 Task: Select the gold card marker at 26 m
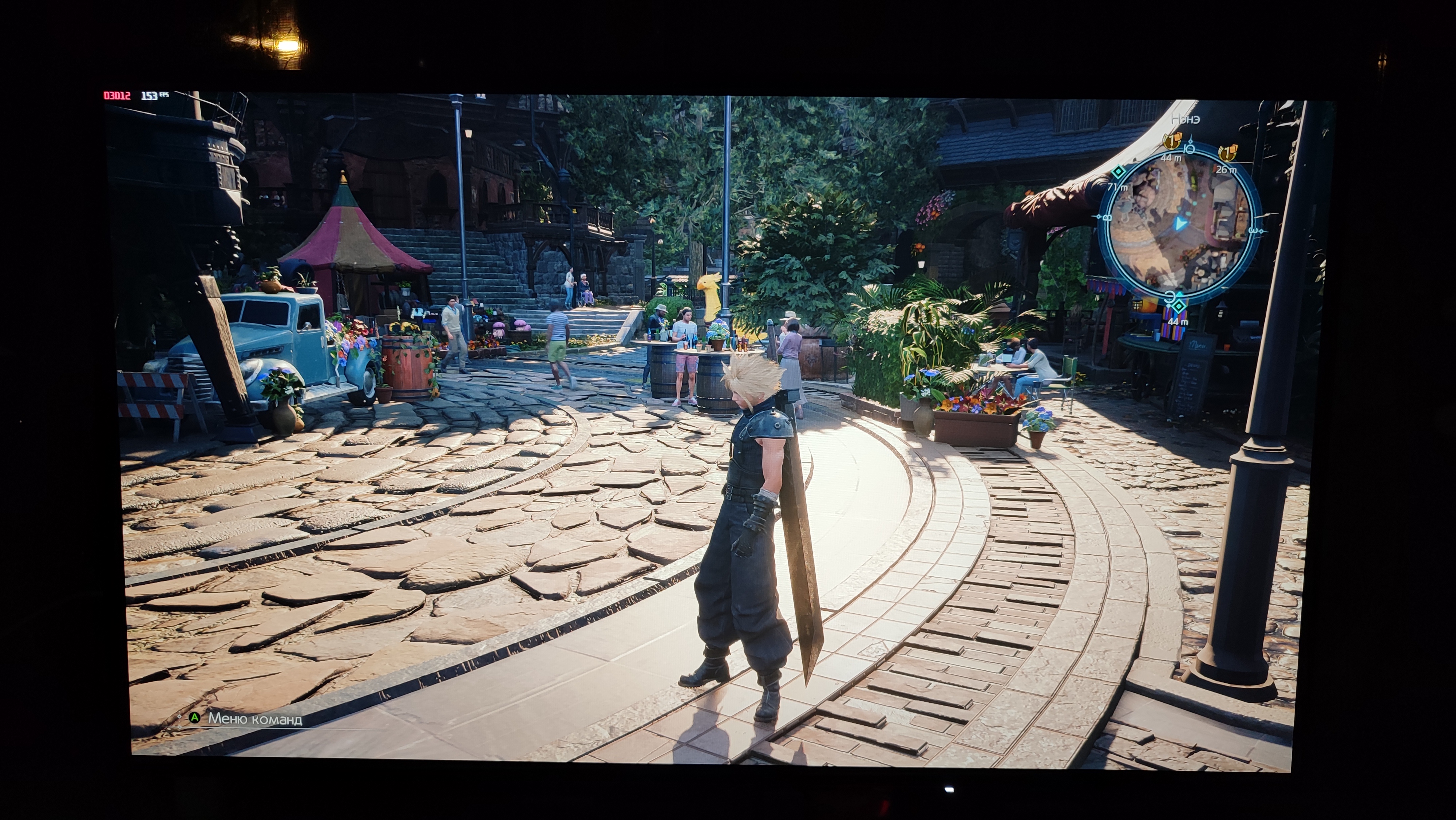click(x=1227, y=153)
